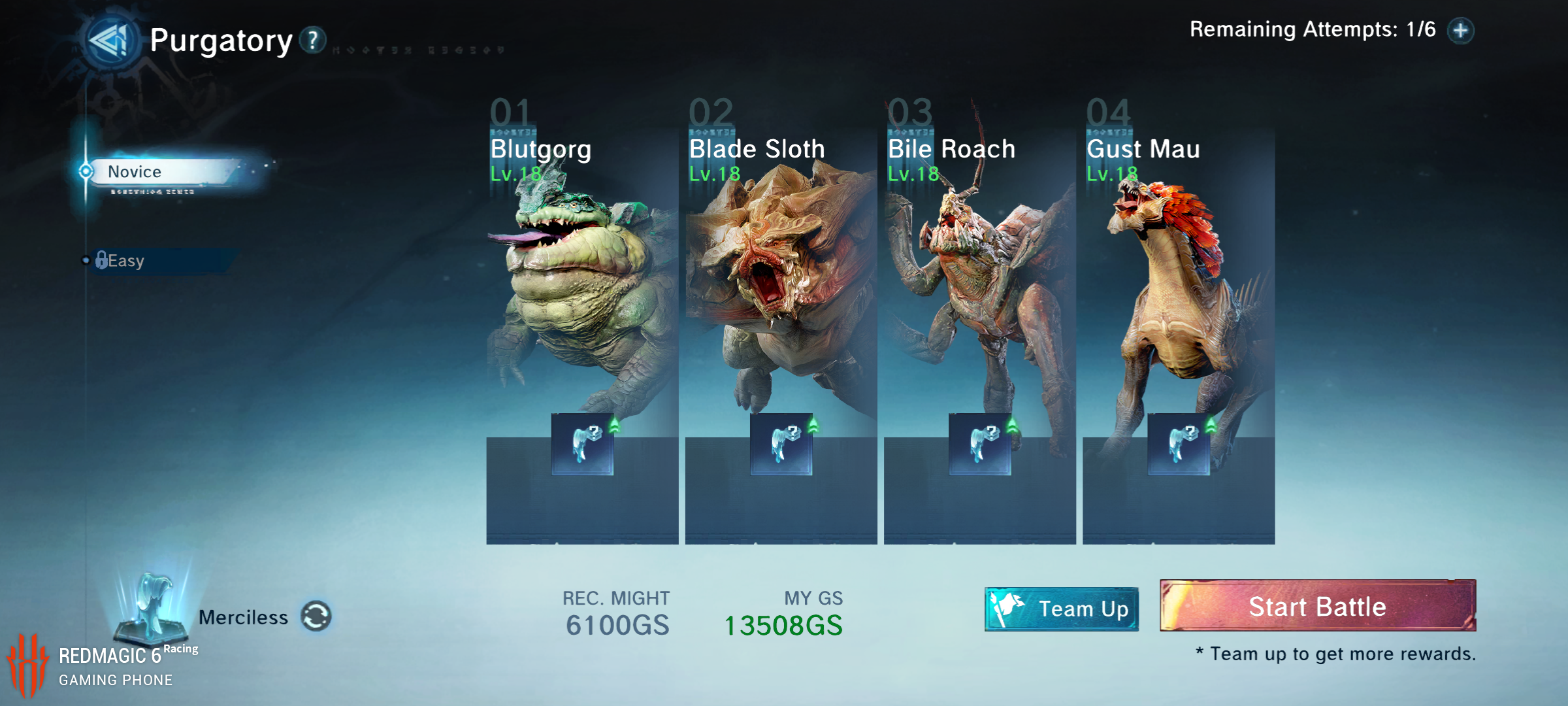Select the Gust Mau boss card
This screenshot has height=706, width=1568.
1178,294
